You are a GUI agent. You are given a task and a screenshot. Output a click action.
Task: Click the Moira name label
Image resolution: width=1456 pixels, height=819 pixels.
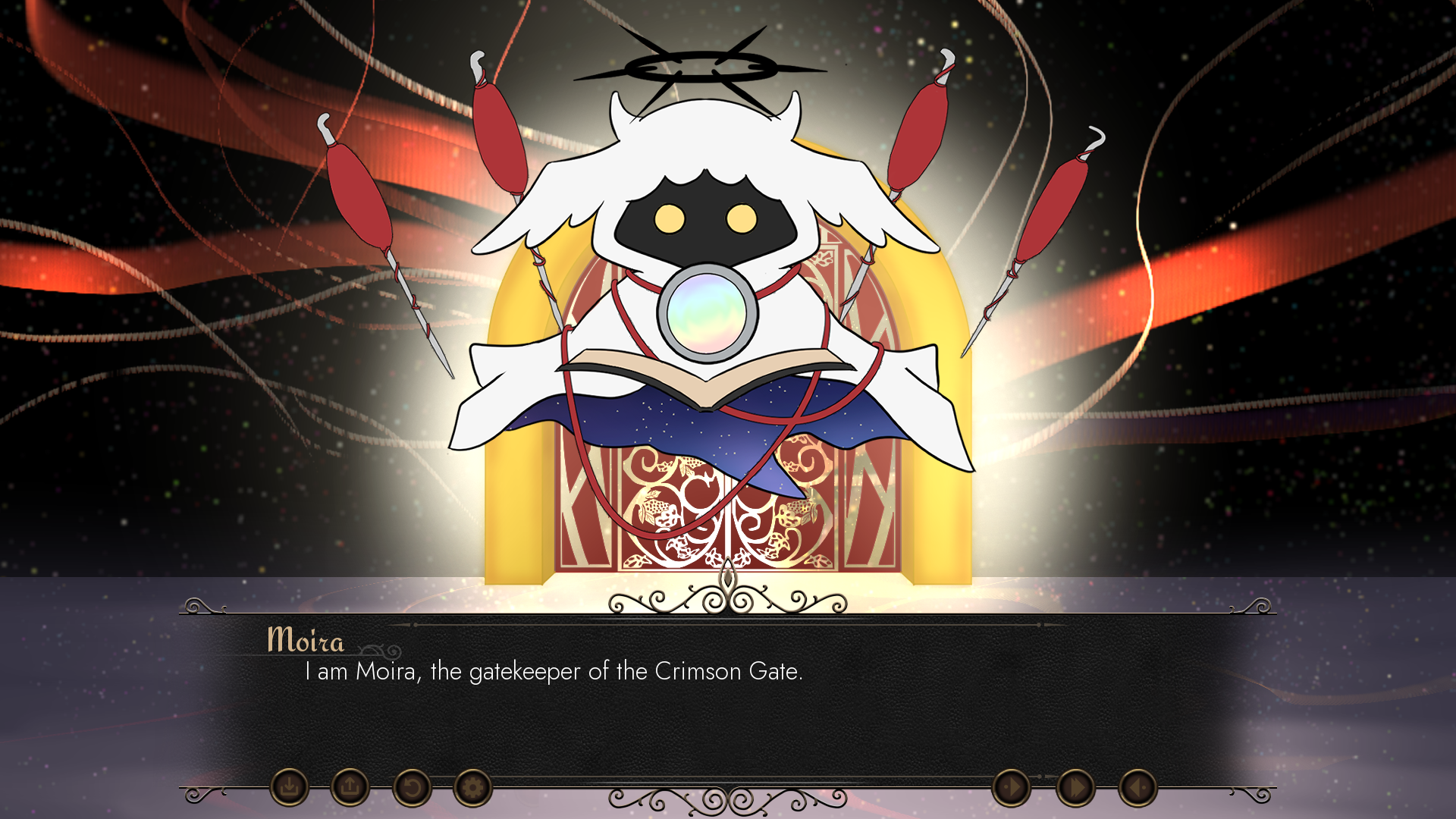click(x=305, y=641)
